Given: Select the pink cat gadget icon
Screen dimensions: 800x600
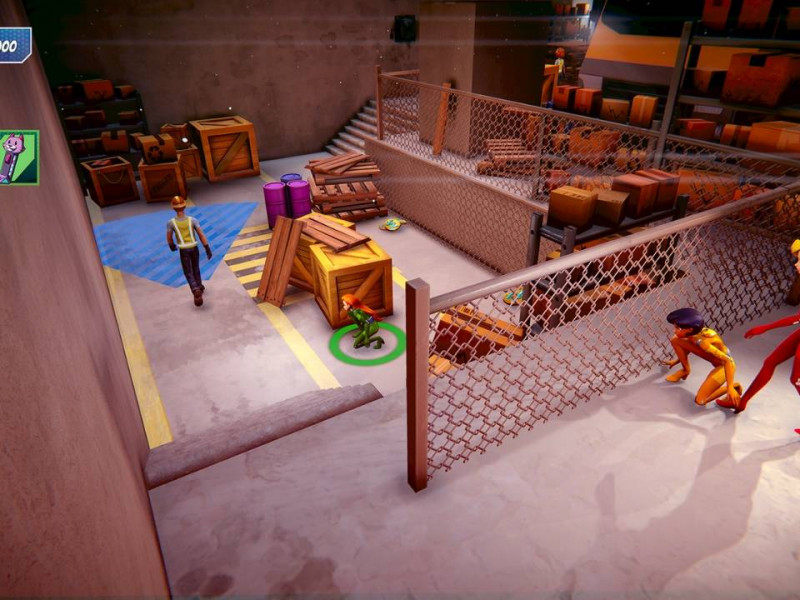Looking at the screenshot, I should pos(17,157).
